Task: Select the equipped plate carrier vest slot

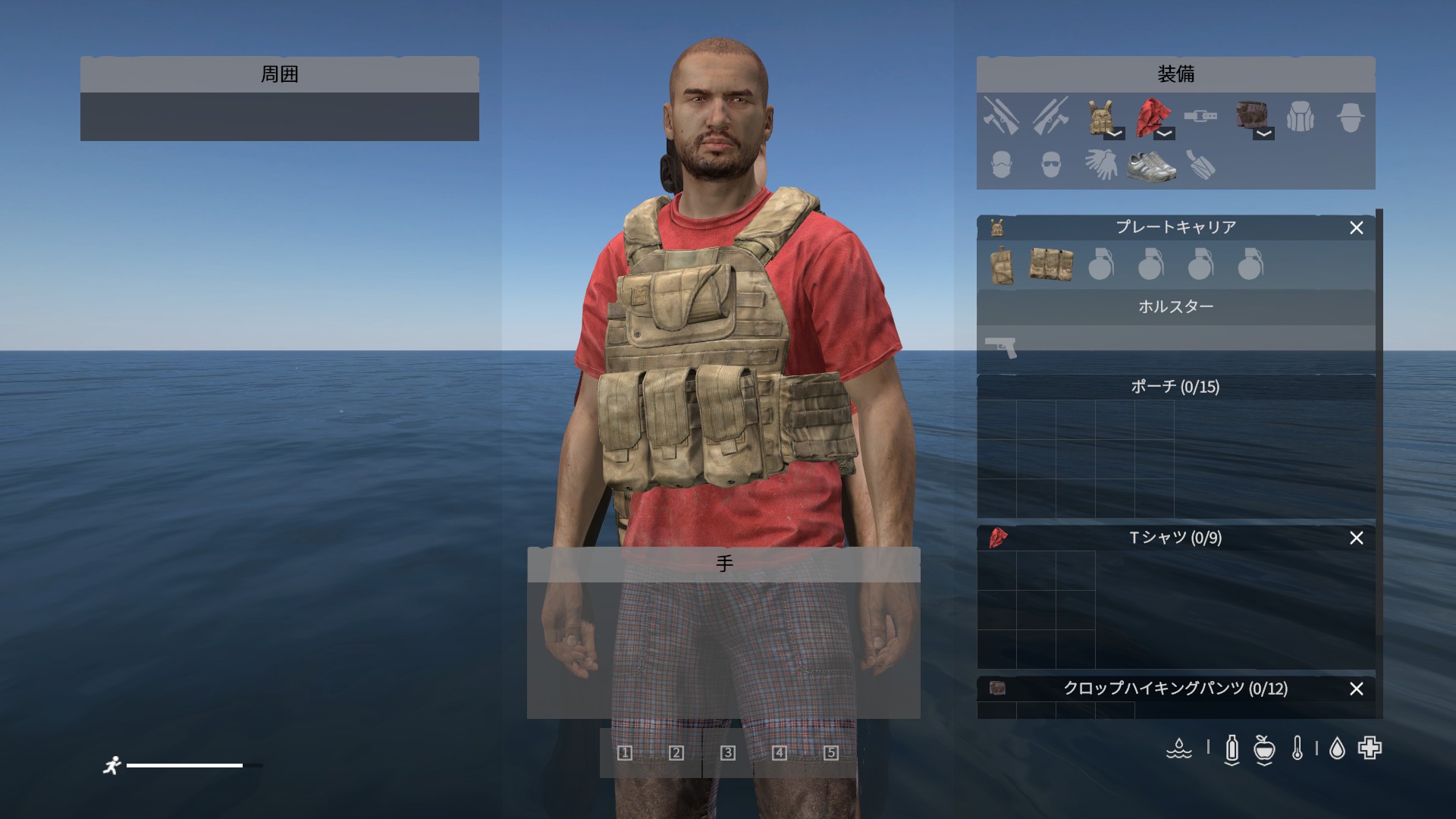Action: coord(1099,116)
